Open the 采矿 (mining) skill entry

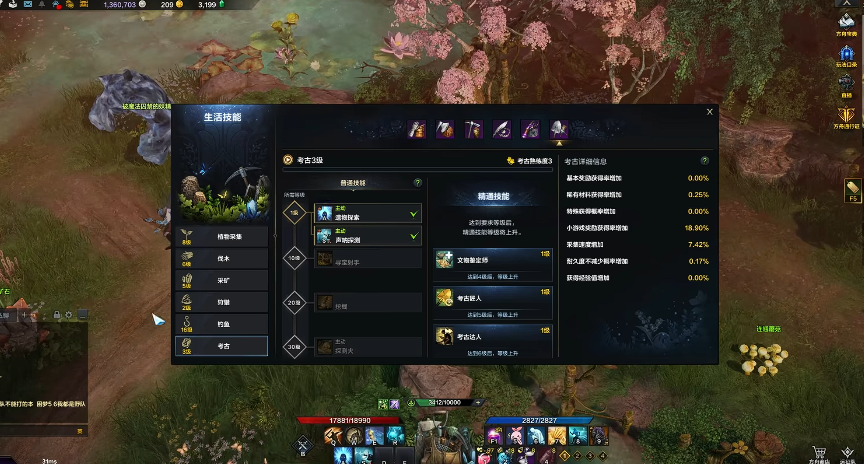222,280
